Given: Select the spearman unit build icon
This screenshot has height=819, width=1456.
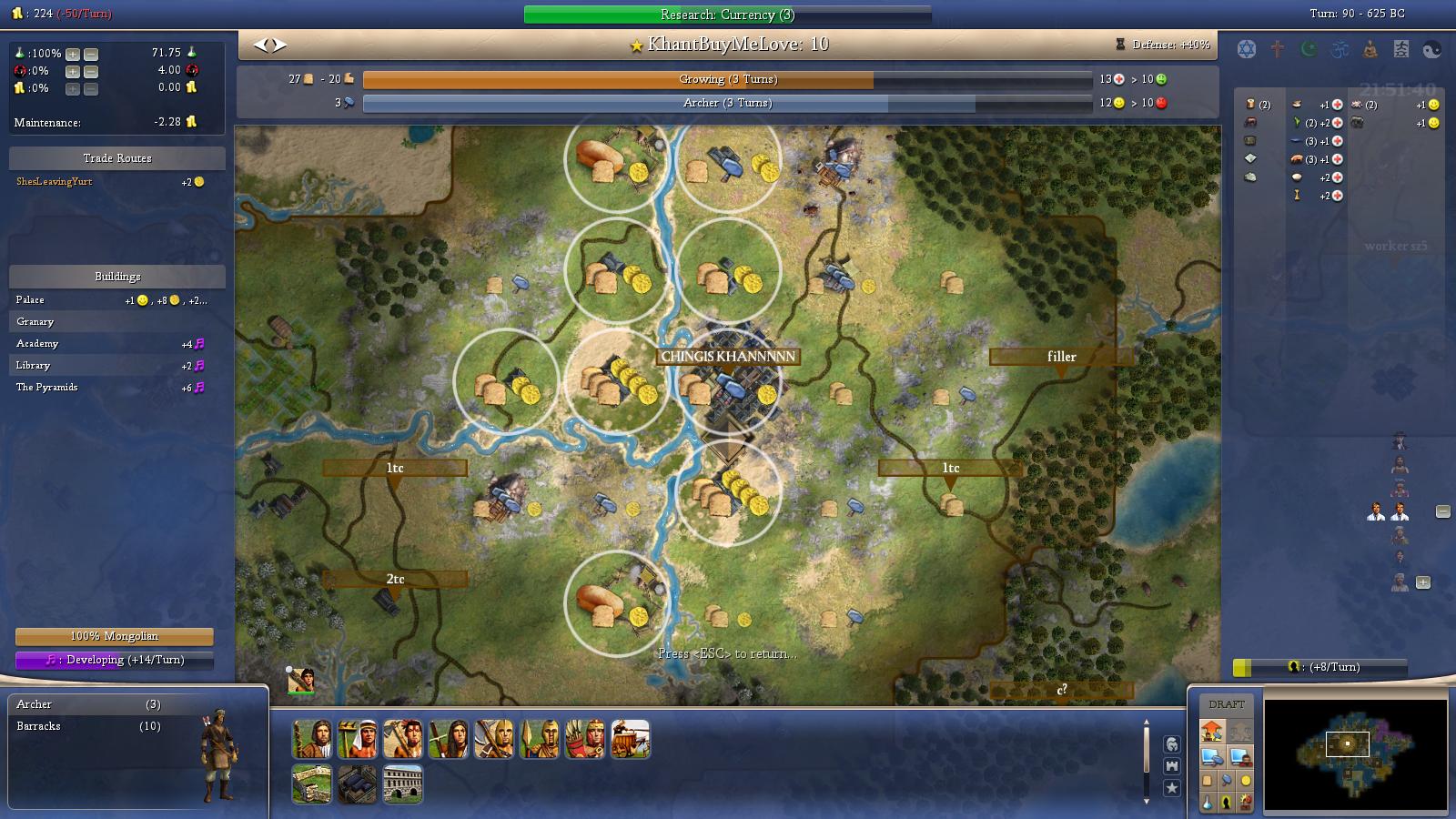Looking at the screenshot, I should 539,739.
